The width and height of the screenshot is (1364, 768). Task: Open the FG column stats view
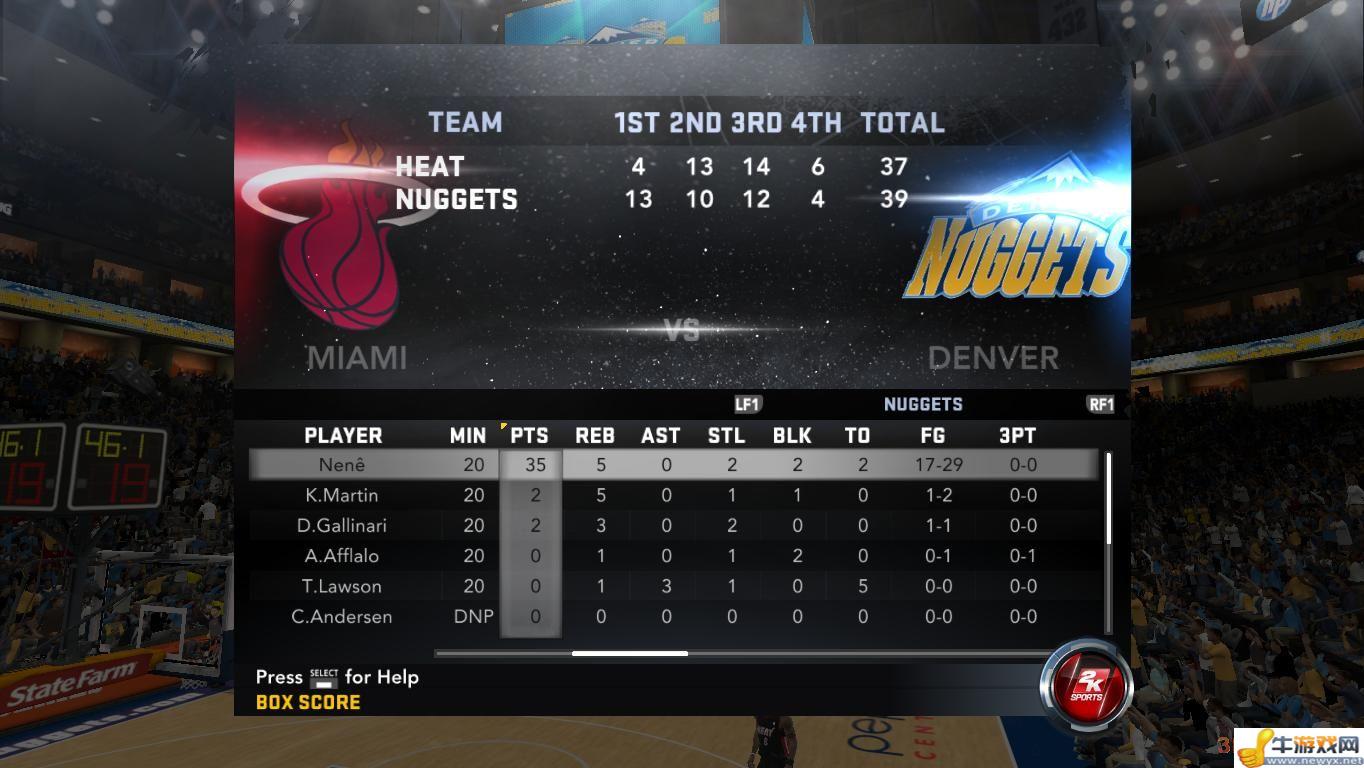[934, 434]
